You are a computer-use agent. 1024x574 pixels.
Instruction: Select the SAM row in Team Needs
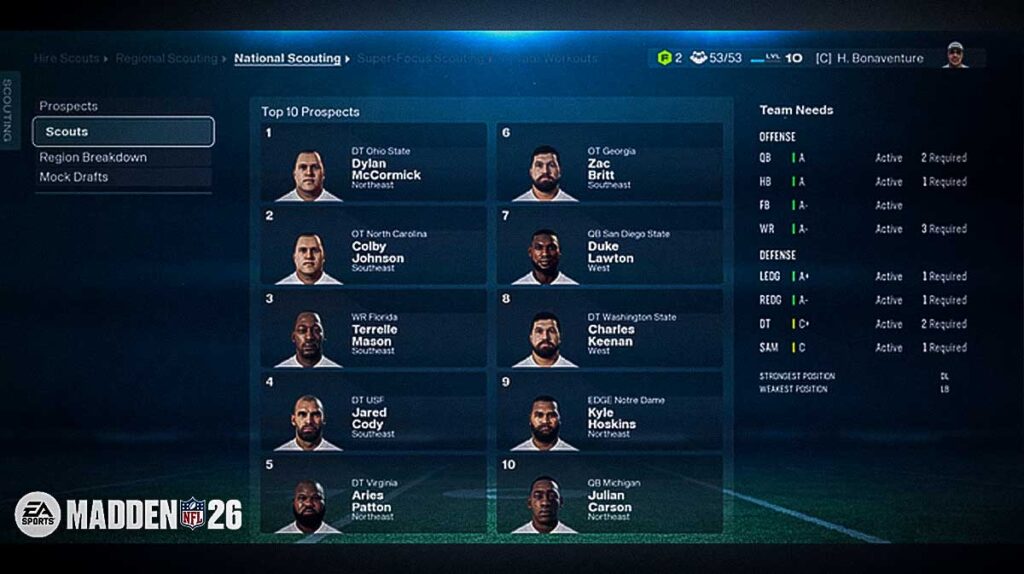862,348
